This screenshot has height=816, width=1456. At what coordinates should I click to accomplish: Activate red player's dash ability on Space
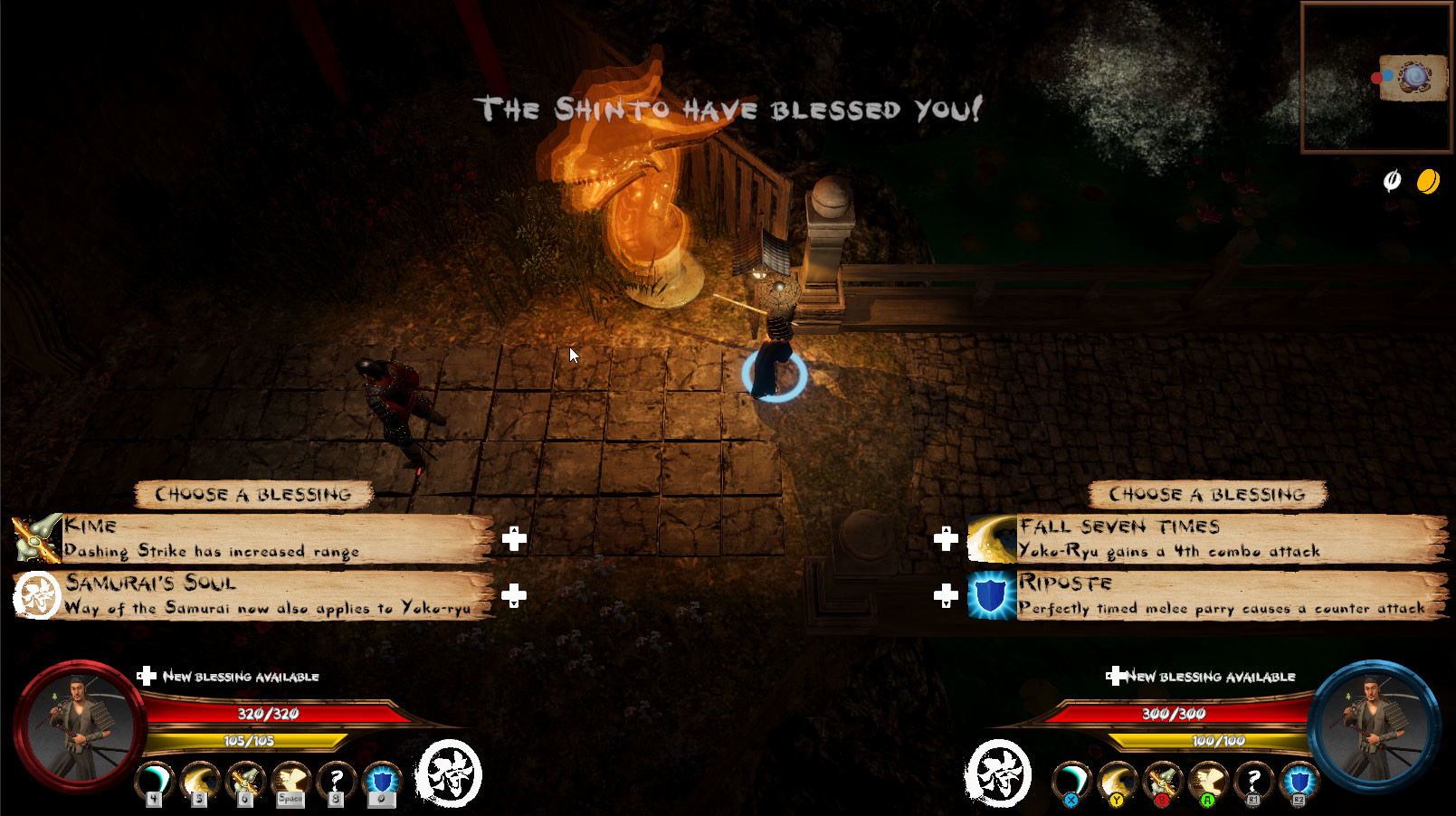pyautogui.click(x=290, y=781)
